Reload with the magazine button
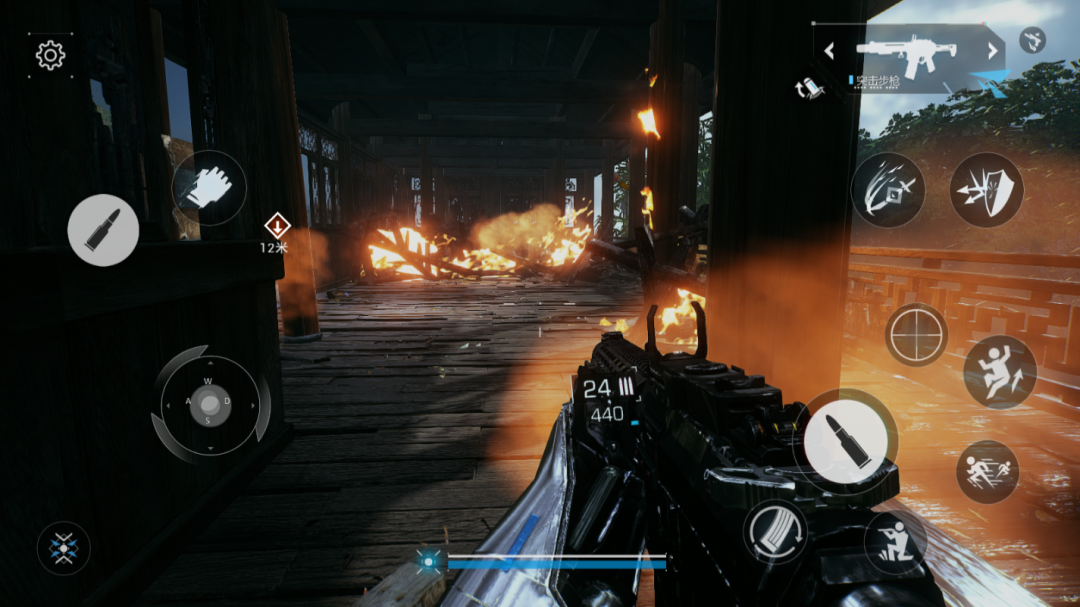The width and height of the screenshot is (1080, 607). [x=775, y=531]
